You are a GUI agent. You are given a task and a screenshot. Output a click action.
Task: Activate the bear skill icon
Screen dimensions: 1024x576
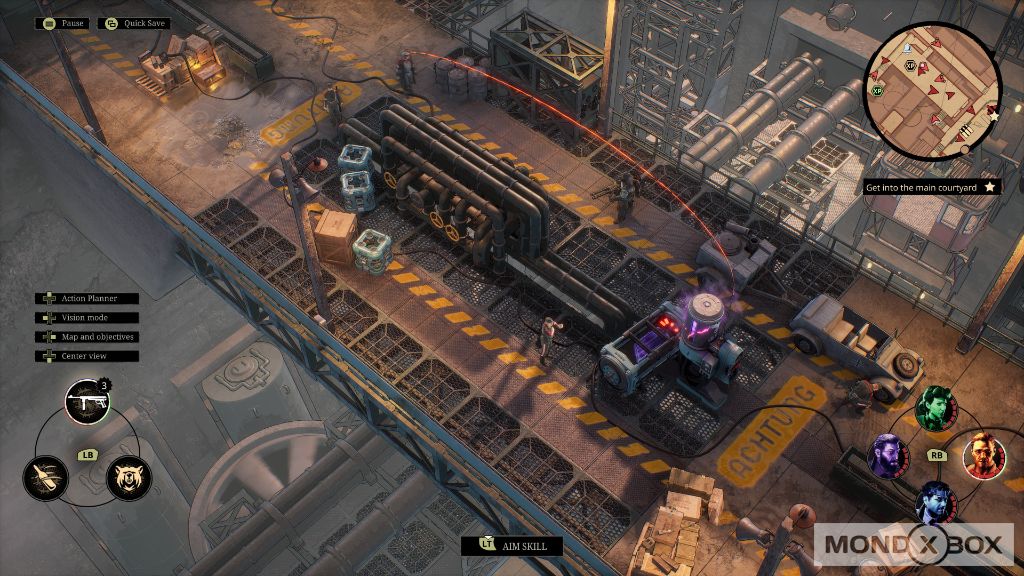coord(128,477)
